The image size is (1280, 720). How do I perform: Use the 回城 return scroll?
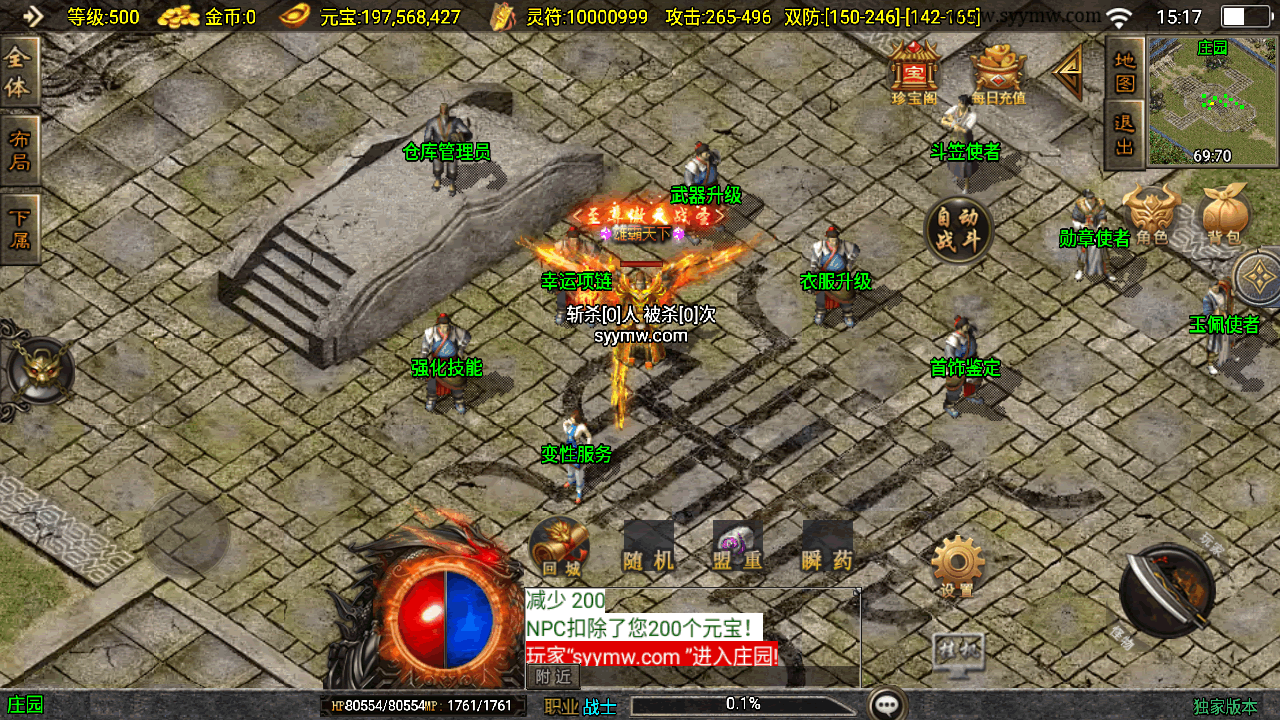559,547
